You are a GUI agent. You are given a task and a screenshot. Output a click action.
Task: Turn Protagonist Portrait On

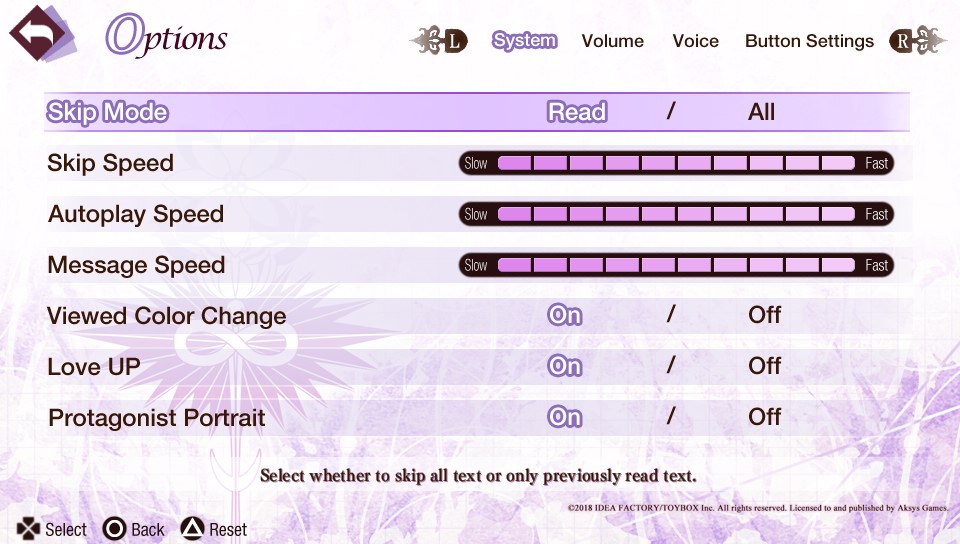[x=565, y=417]
